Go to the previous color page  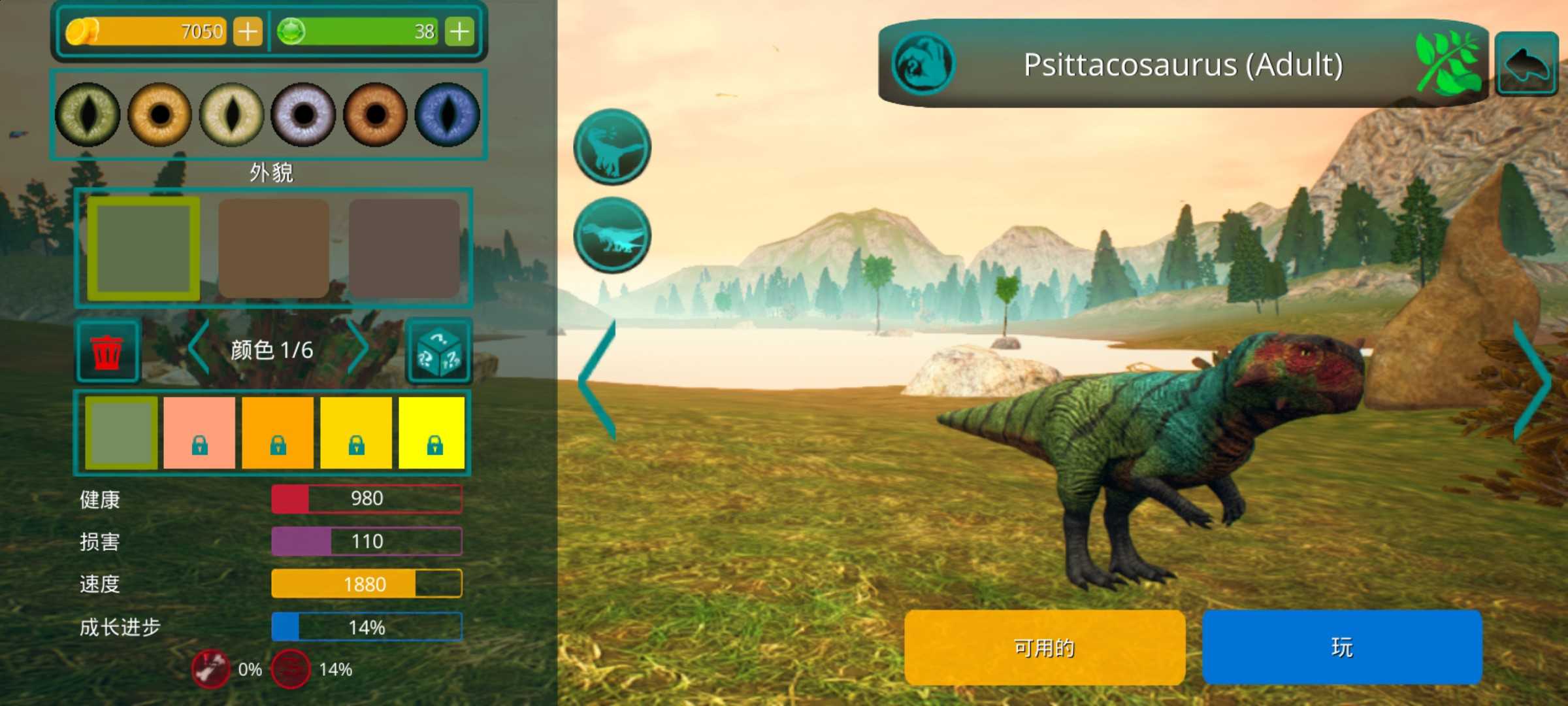pyautogui.click(x=199, y=348)
